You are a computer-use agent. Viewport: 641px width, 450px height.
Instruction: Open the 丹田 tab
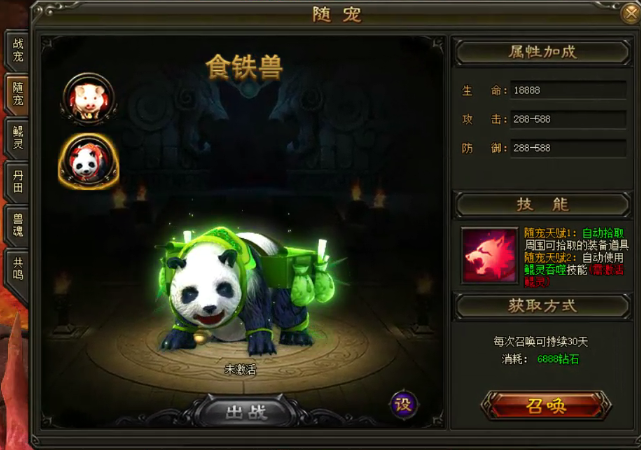17,181
